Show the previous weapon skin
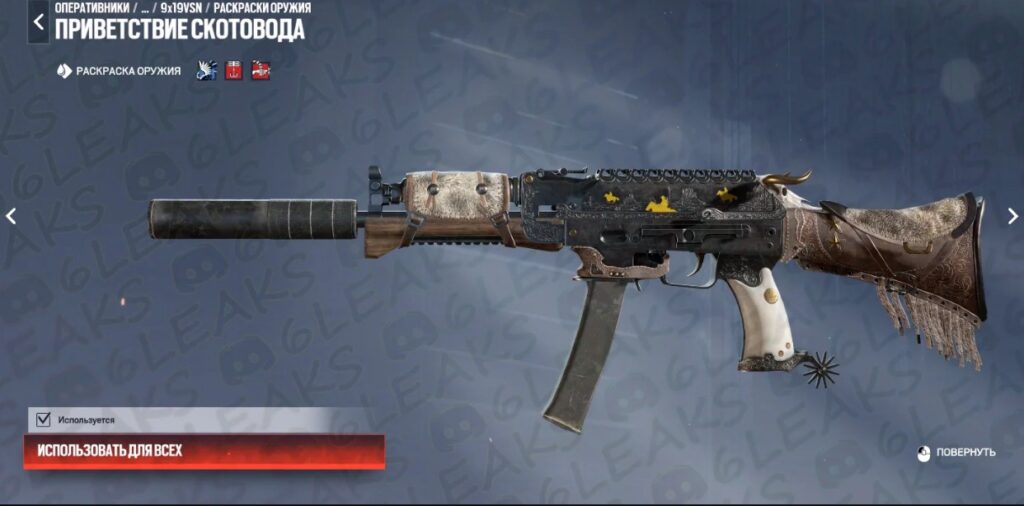The height and width of the screenshot is (506, 1024). [x=12, y=216]
